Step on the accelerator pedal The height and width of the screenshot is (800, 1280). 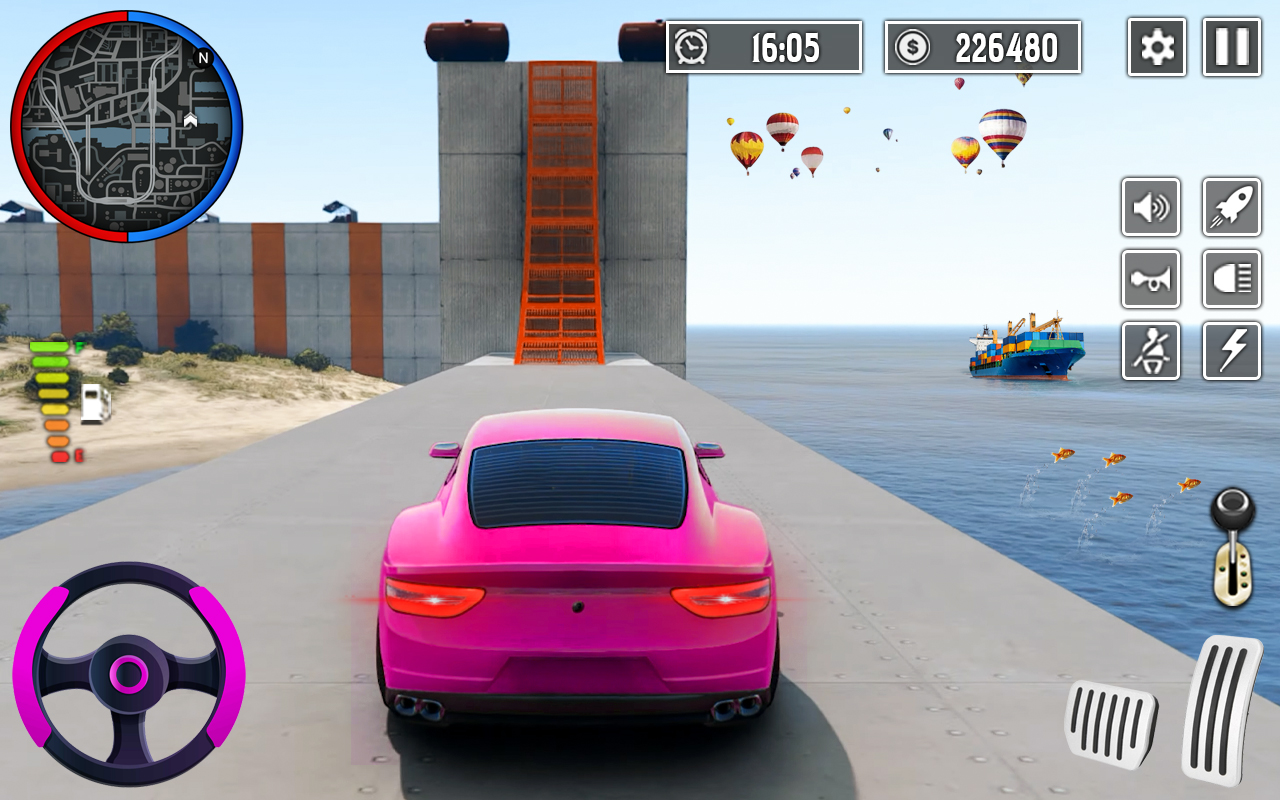[1220, 708]
